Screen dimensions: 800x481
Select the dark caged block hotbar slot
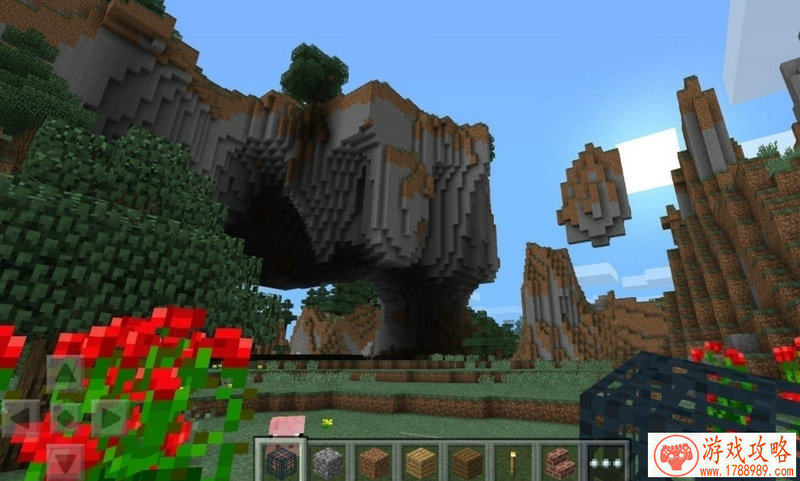280,462
